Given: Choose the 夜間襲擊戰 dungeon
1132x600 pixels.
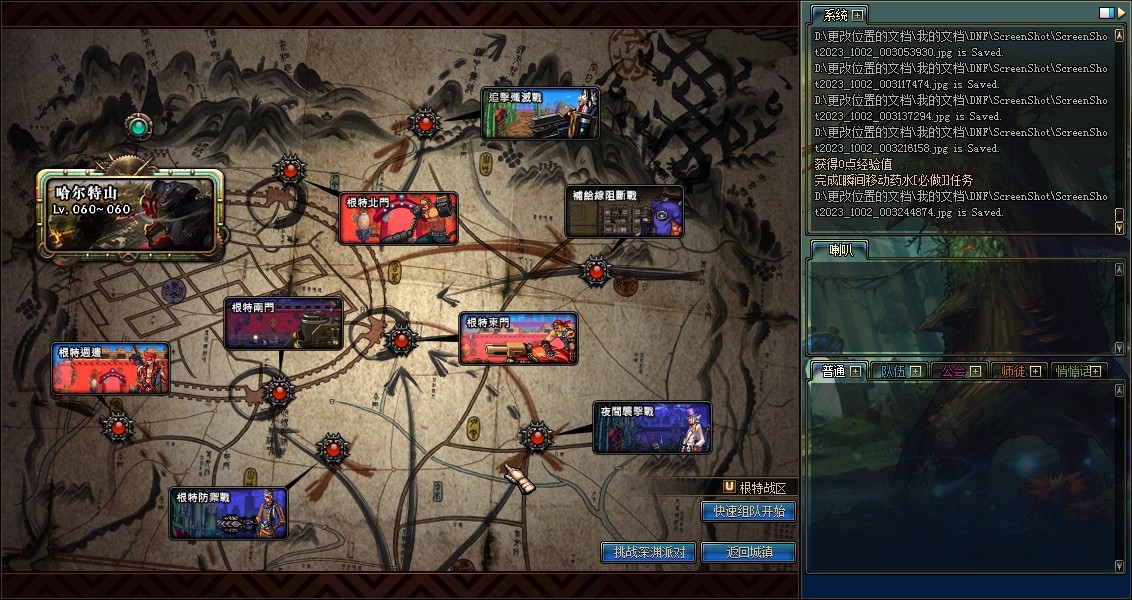Looking at the screenshot, I should [652, 427].
